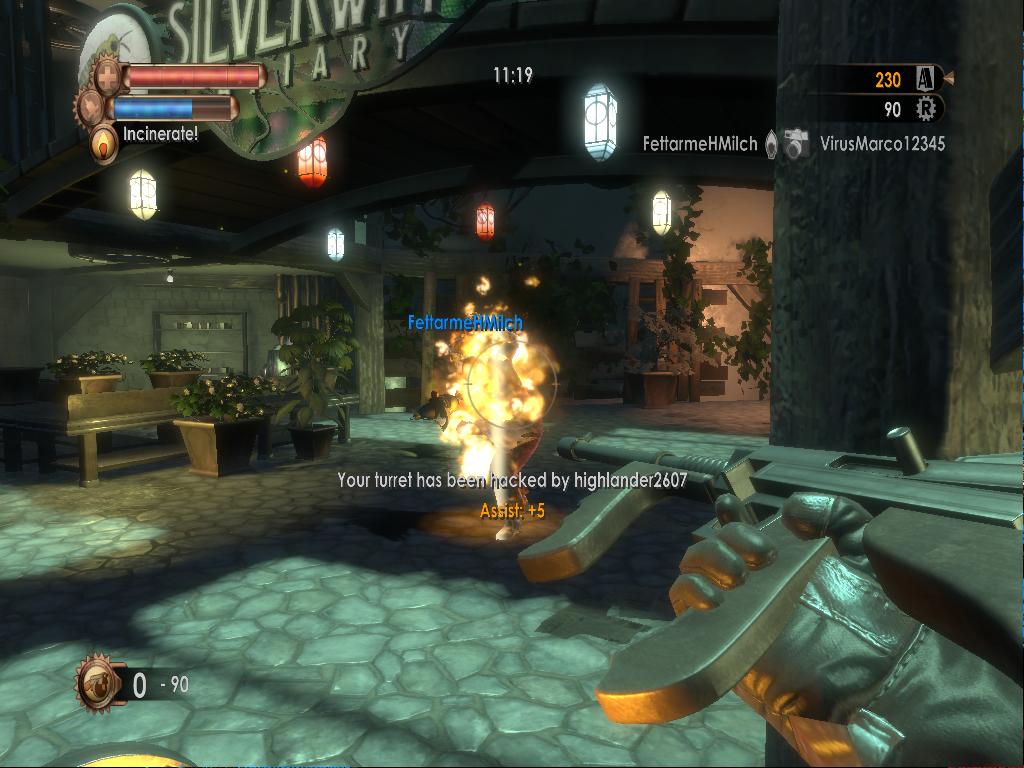Click the red cross health icon
This screenshot has height=768, width=1024.
coord(107,76)
